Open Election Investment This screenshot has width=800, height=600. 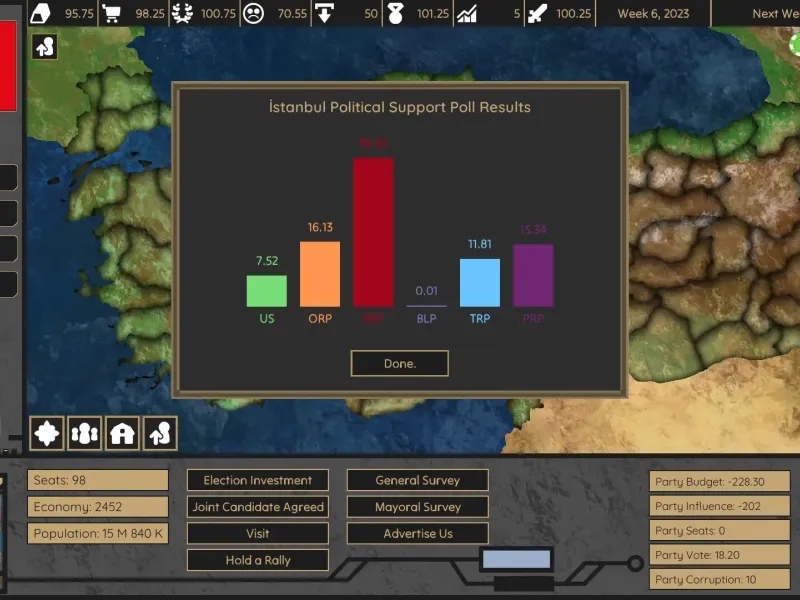click(258, 480)
